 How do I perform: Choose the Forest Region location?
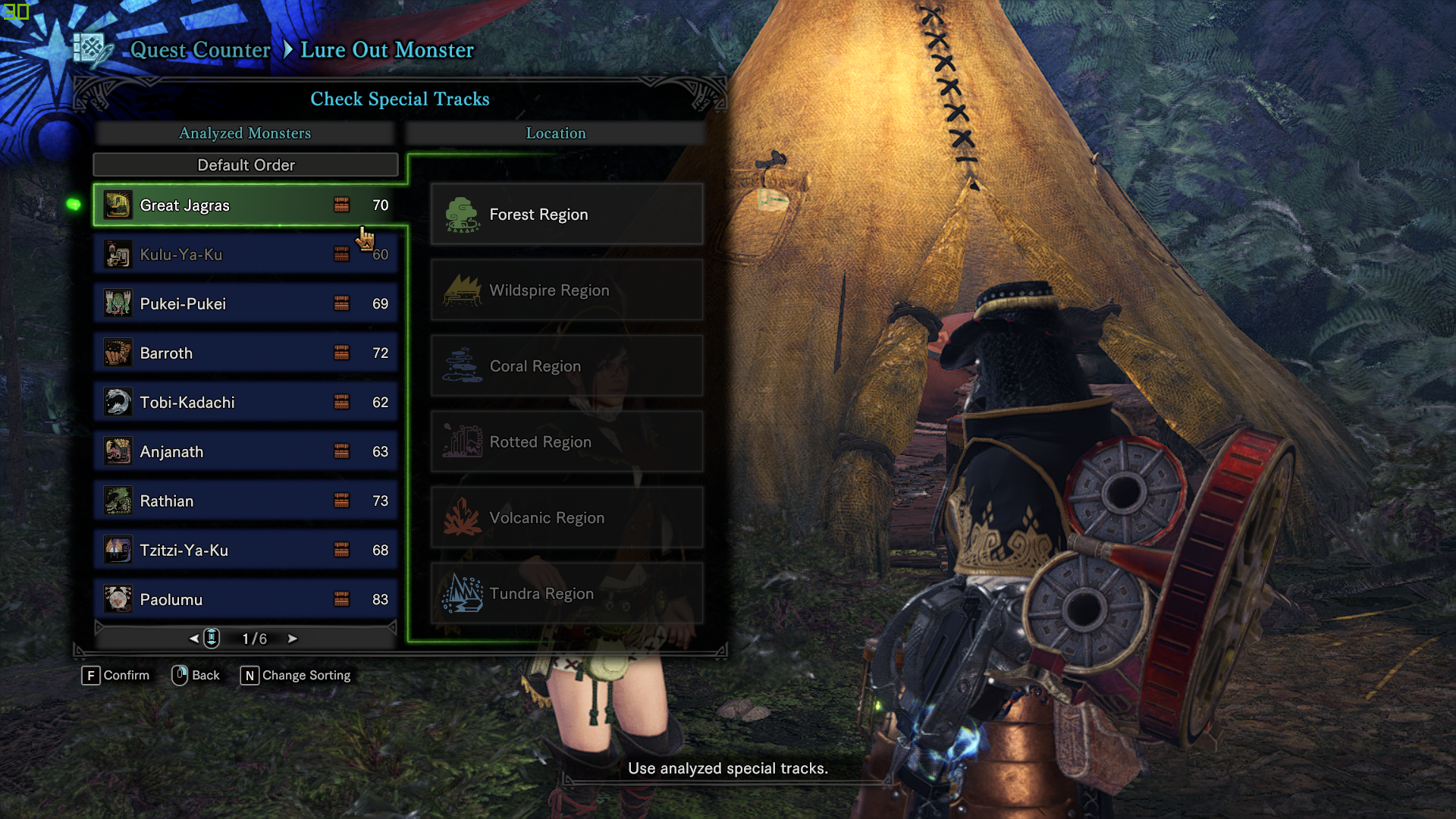(566, 215)
